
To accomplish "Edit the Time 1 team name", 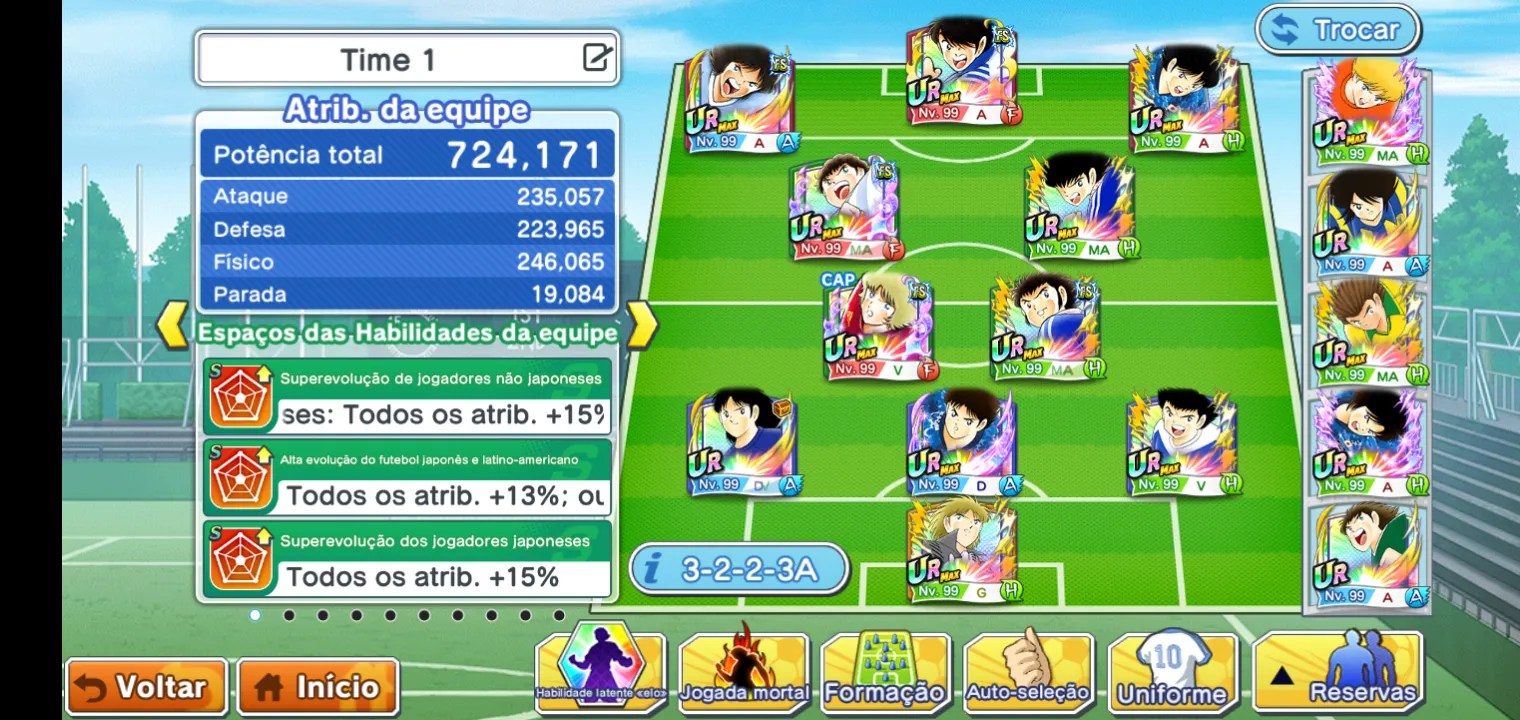I will (597, 58).
